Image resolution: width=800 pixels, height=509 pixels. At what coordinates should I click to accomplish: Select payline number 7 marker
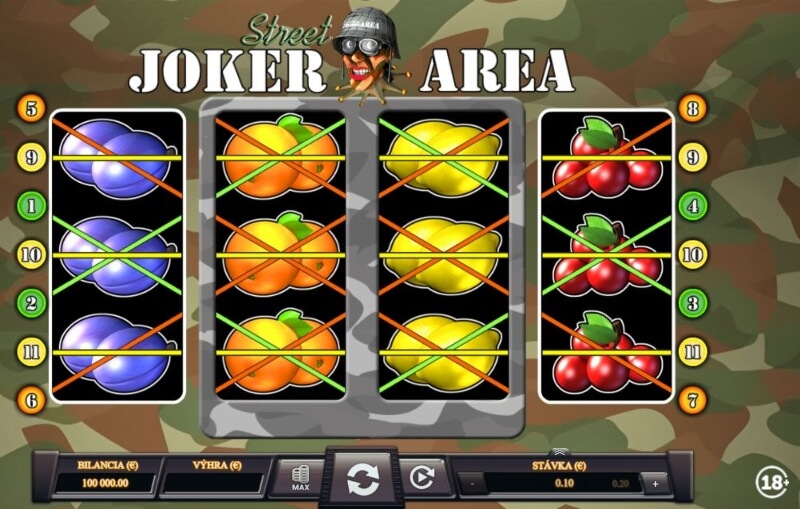click(x=692, y=400)
